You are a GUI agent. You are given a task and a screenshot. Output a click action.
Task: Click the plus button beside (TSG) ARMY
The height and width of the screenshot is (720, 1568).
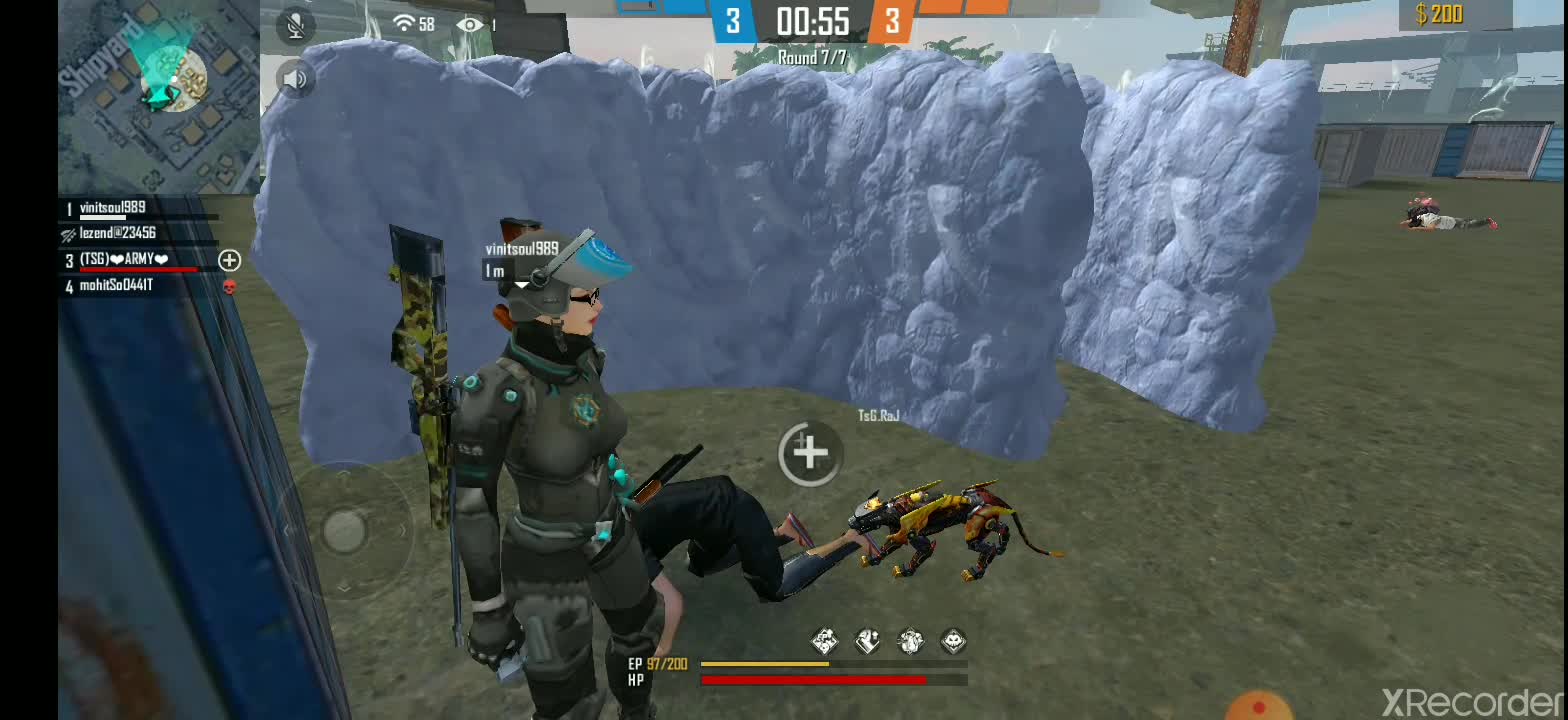[229, 260]
